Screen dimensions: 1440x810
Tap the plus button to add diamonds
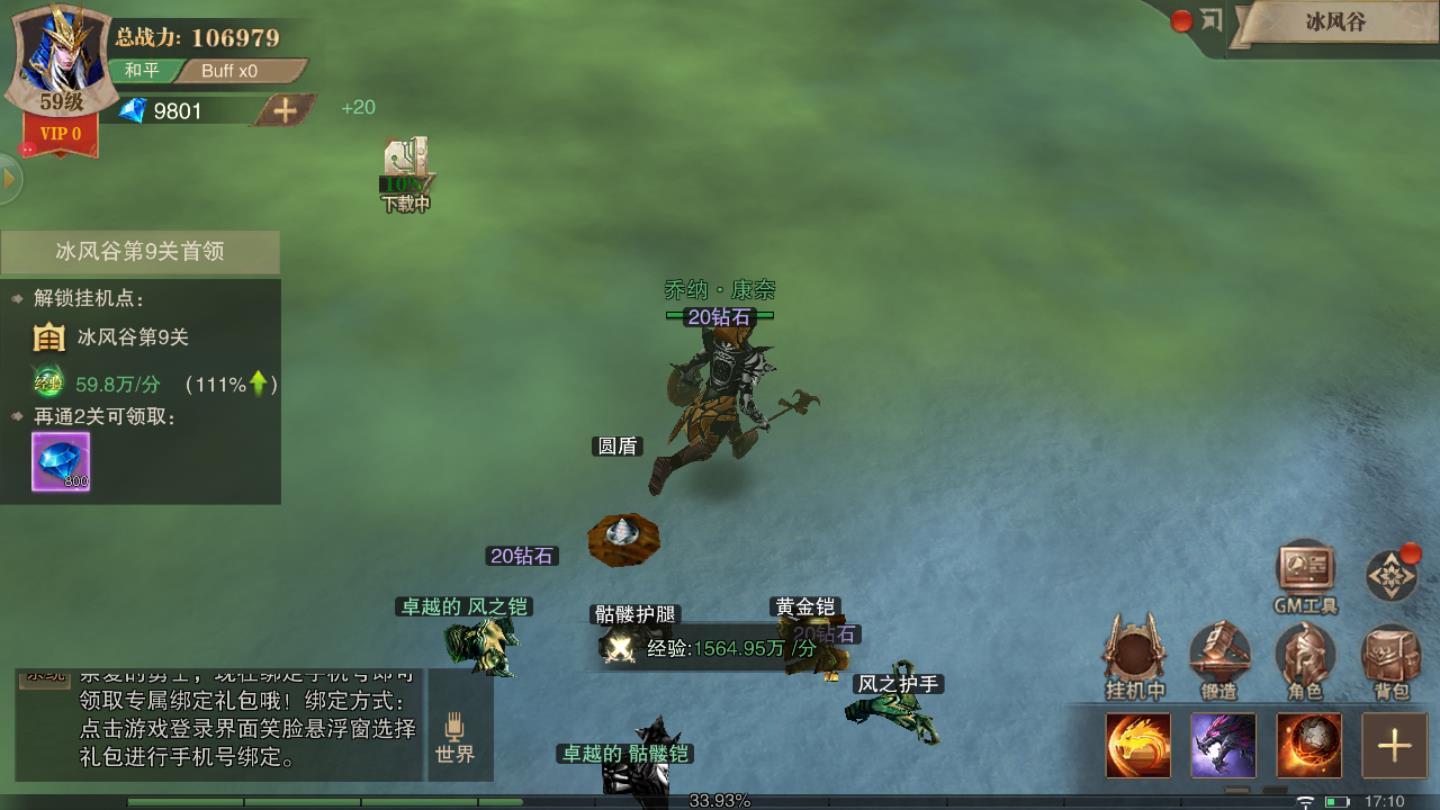point(285,111)
